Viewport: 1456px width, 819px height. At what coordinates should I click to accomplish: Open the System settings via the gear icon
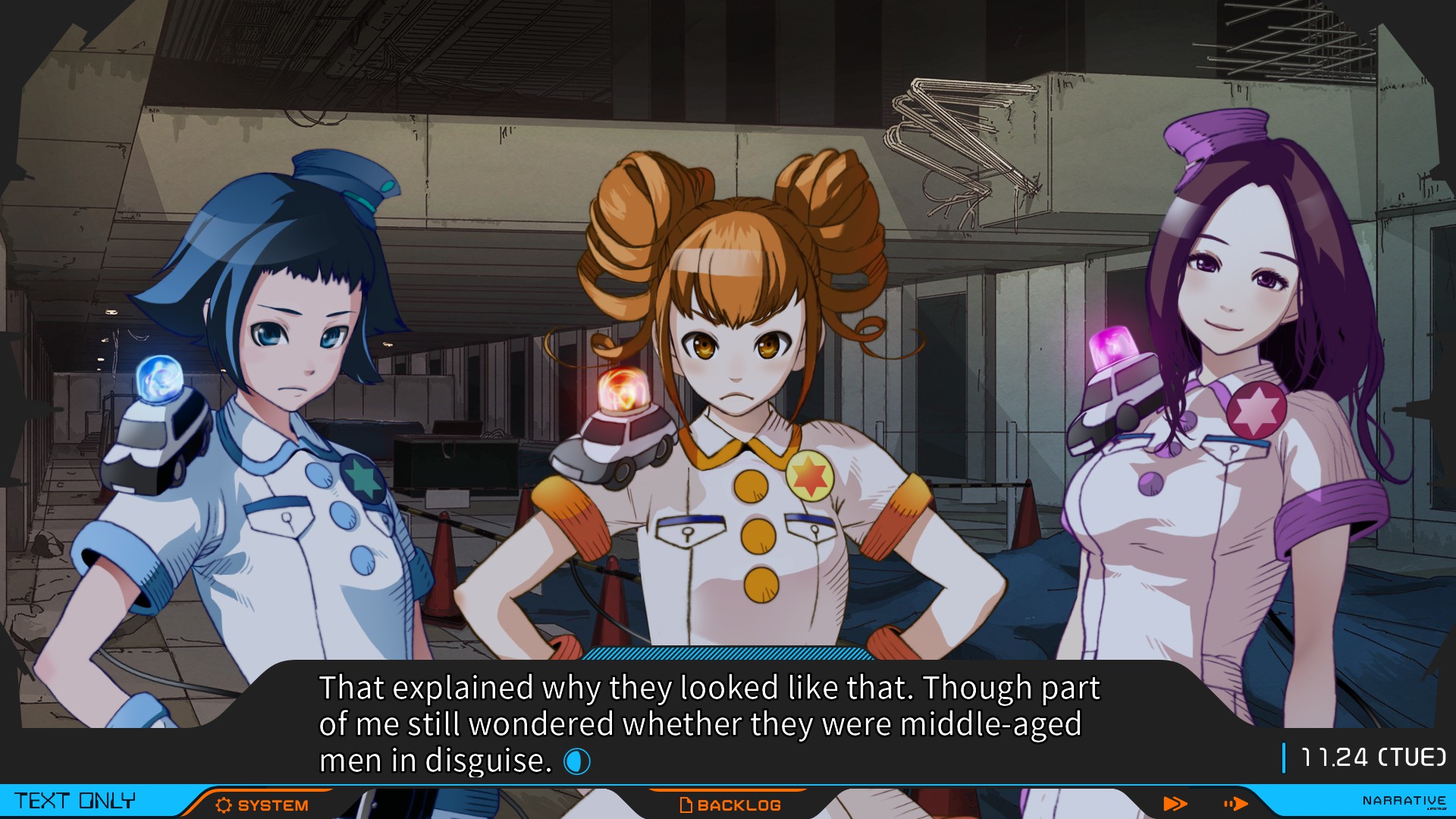coord(222,805)
